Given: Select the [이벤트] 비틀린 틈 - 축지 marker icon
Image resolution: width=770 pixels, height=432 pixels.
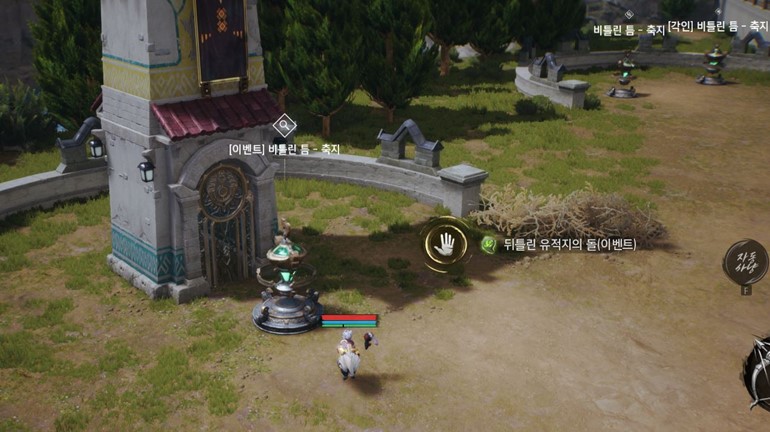Looking at the screenshot, I should tap(284, 126).
